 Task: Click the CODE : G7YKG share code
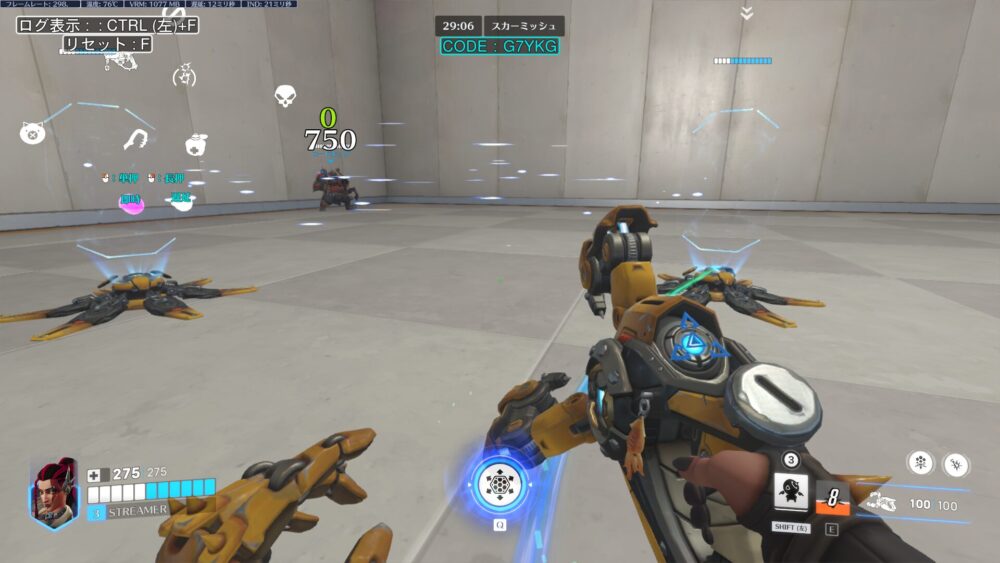pos(500,47)
